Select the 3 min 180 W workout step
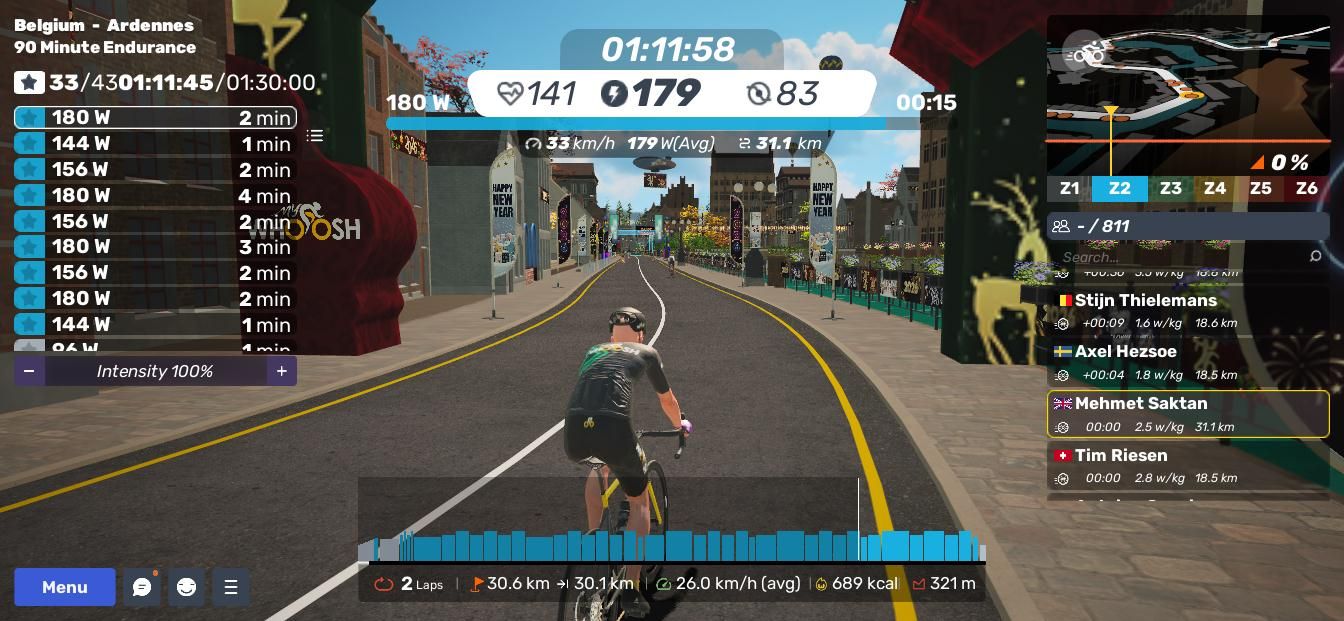Image resolution: width=1344 pixels, height=621 pixels. [x=155, y=246]
